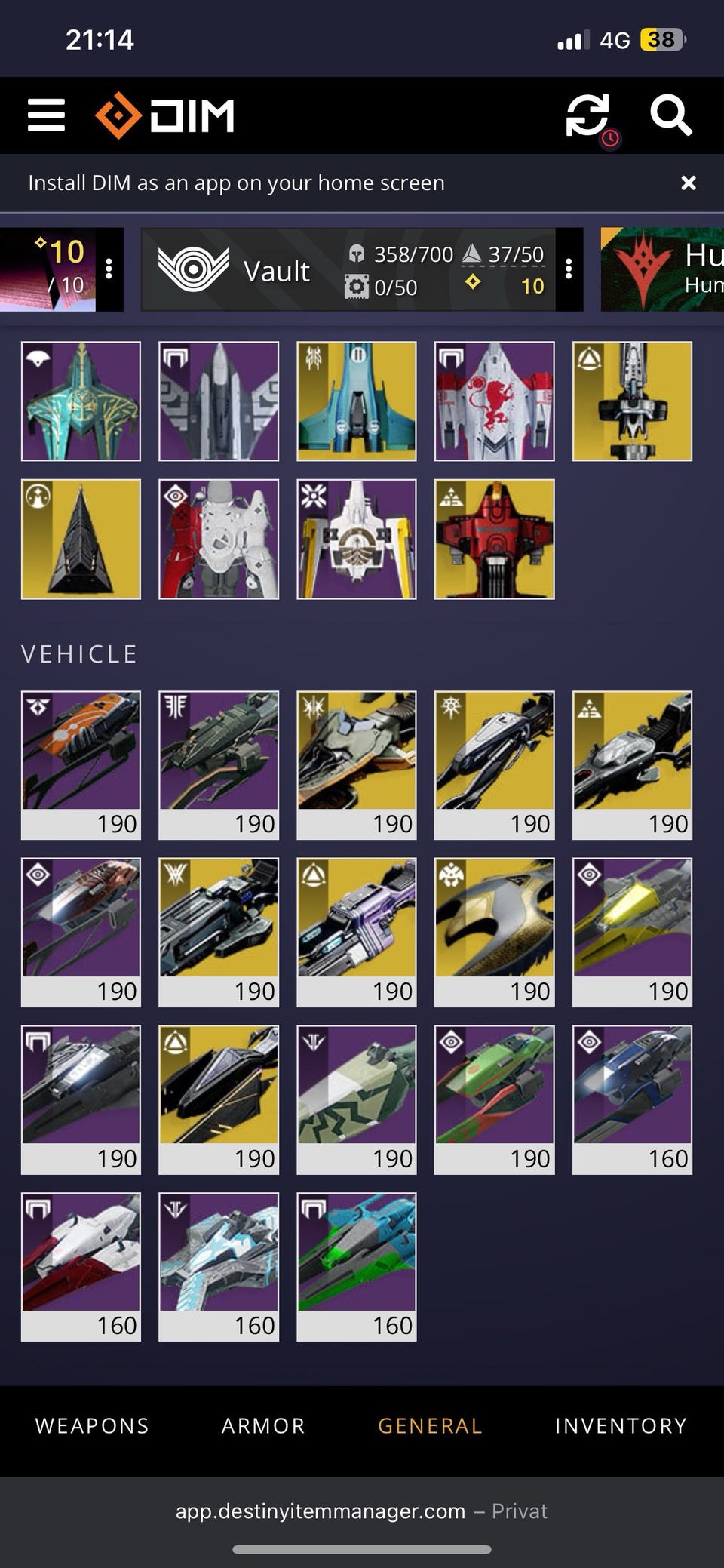Dismiss the install DIM banner
The width and height of the screenshot is (724, 1568).
[688, 183]
